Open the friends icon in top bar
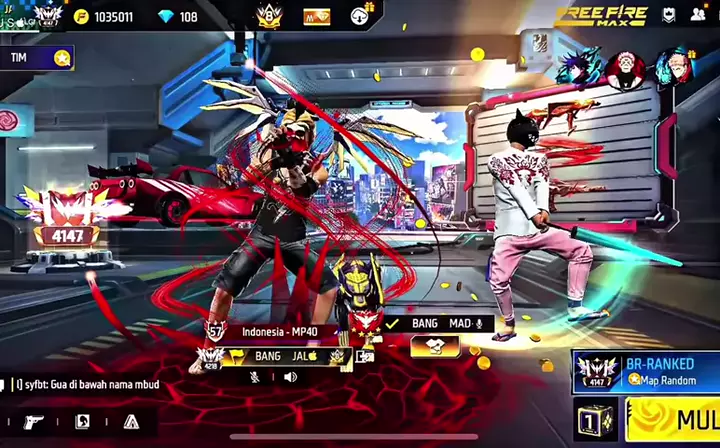 tap(697, 15)
